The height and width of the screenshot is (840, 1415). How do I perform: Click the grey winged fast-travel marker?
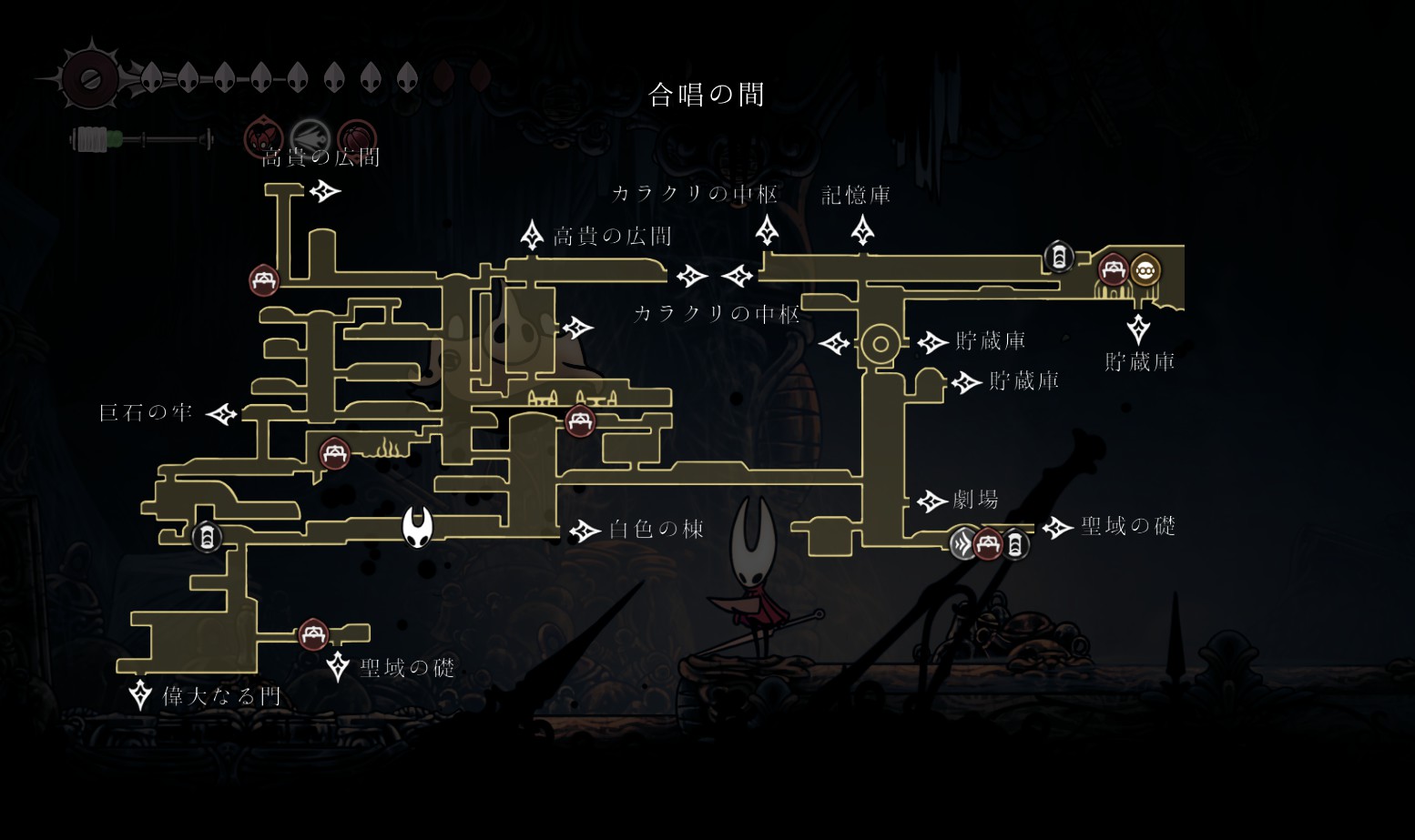(963, 544)
